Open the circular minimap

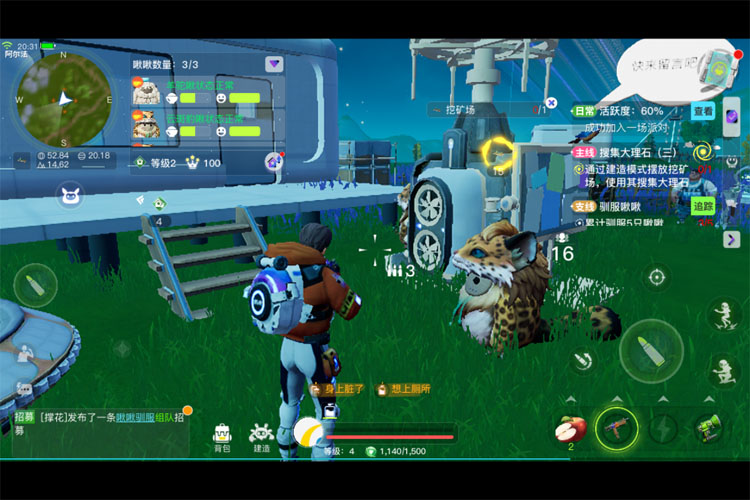61,98
